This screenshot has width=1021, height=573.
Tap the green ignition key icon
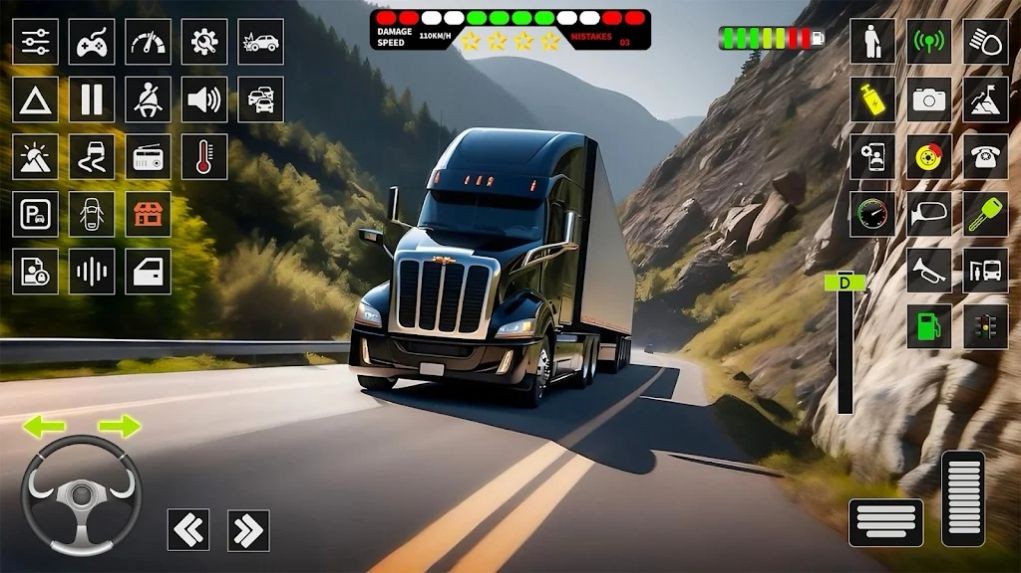click(x=985, y=214)
